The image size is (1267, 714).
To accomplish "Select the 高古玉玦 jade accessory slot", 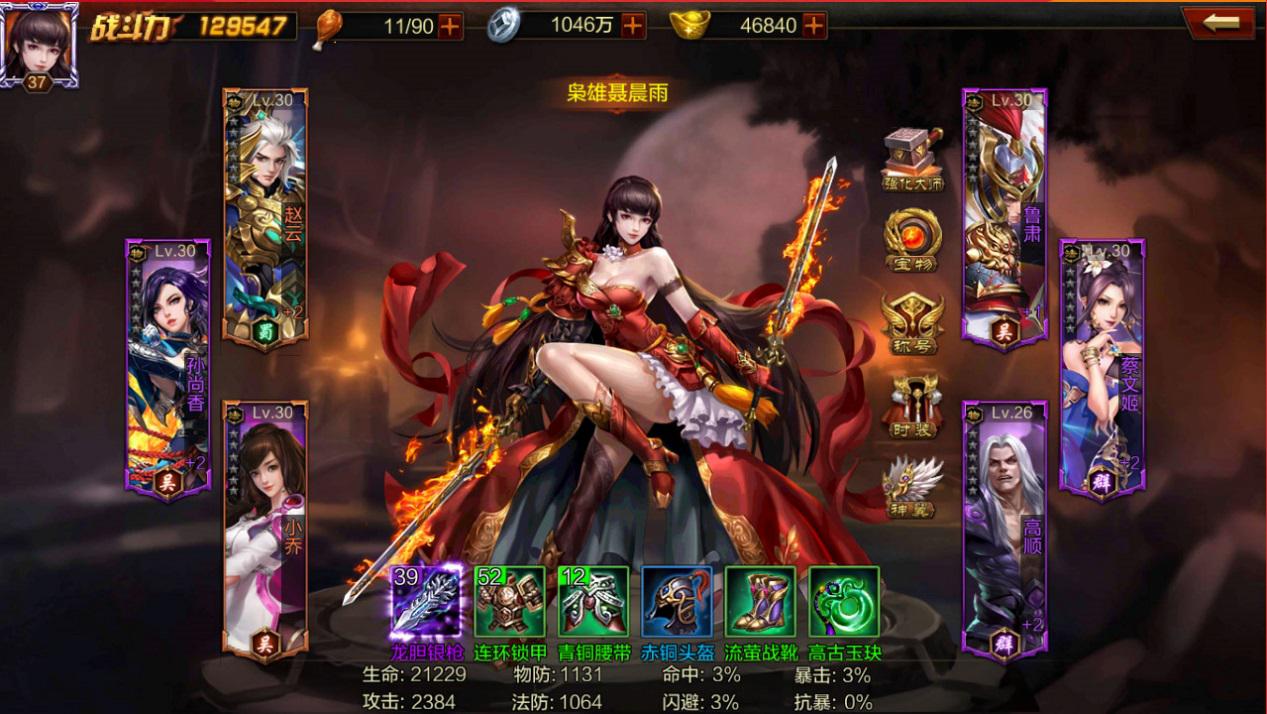I will [844, 601].
